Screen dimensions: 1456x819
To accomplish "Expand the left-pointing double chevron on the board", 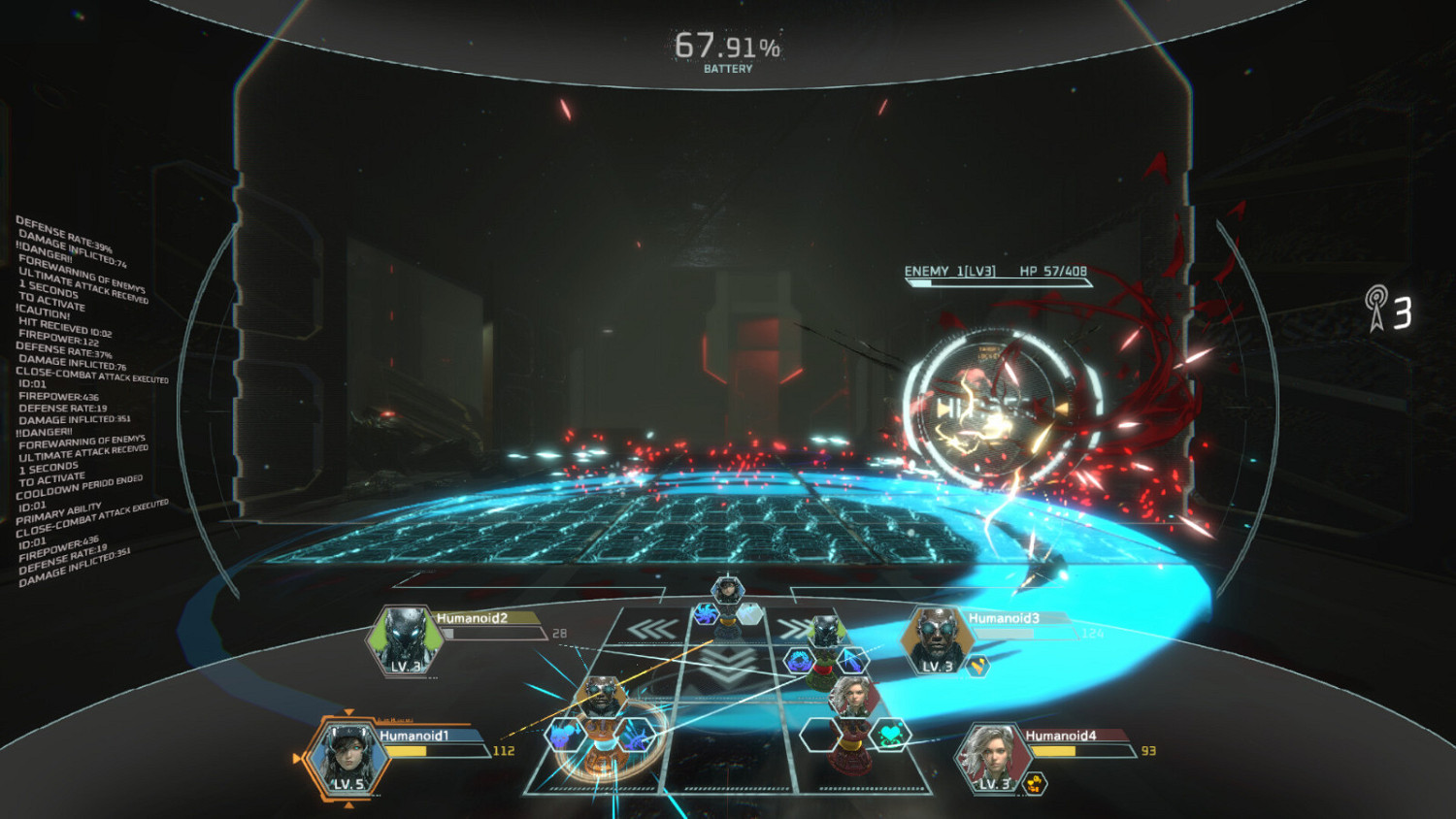I will point(653,627).
